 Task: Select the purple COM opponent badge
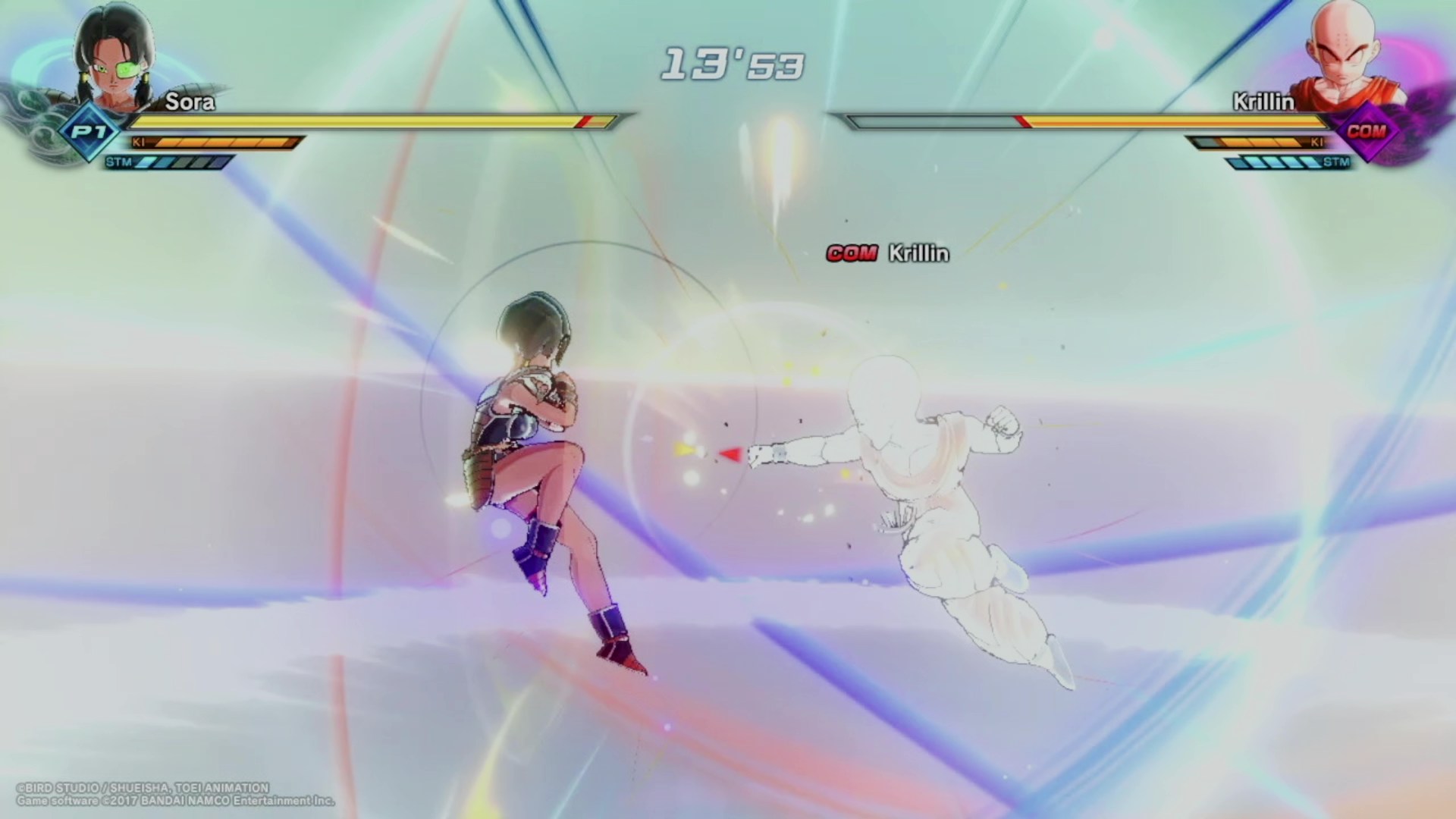click(1366, 132)
